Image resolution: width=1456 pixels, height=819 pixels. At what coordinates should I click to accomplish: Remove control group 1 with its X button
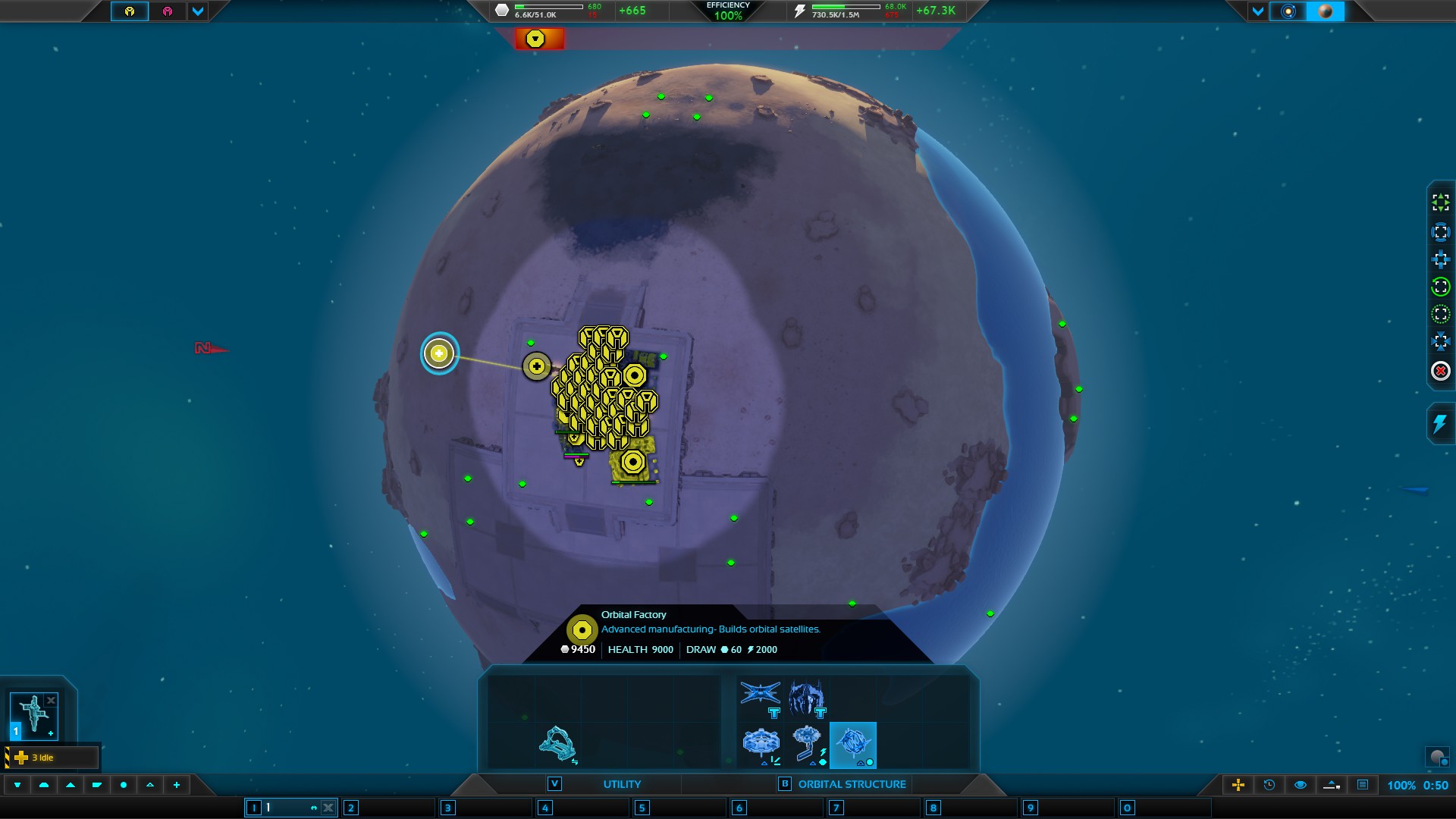(328, 808)
